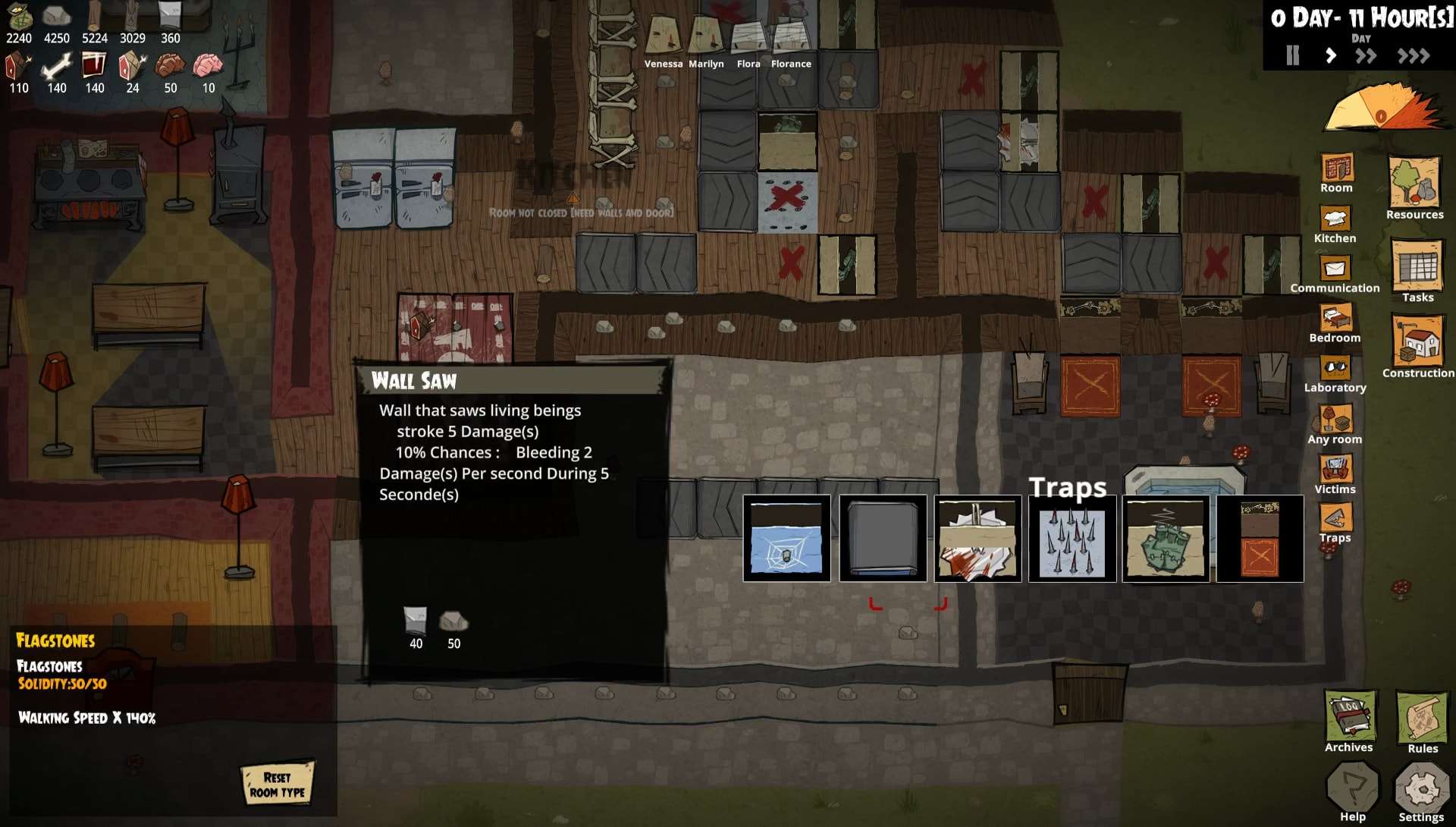The width and height of the screenshot is (1456, 827).
Task: Show the Tasks panel
Action: 1417,270
